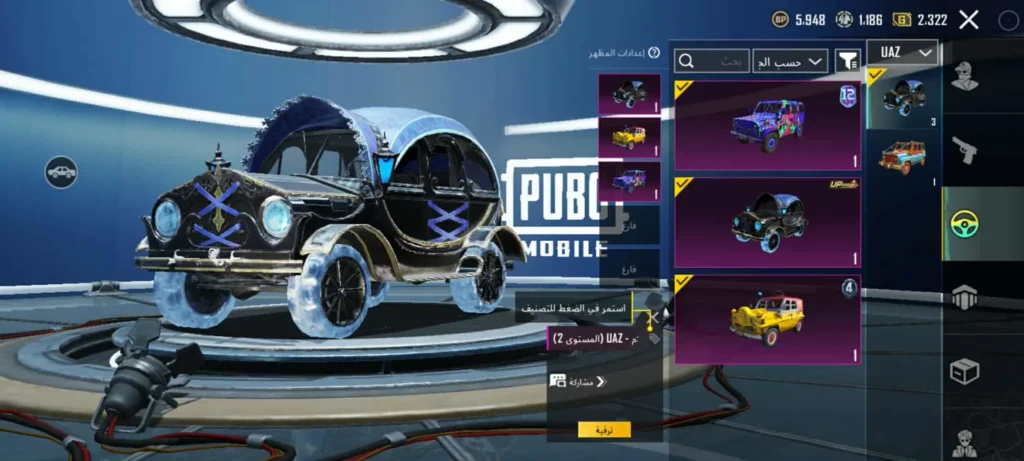
Task: Select the purple graffiti UAZ skin card
Action: 767,125
